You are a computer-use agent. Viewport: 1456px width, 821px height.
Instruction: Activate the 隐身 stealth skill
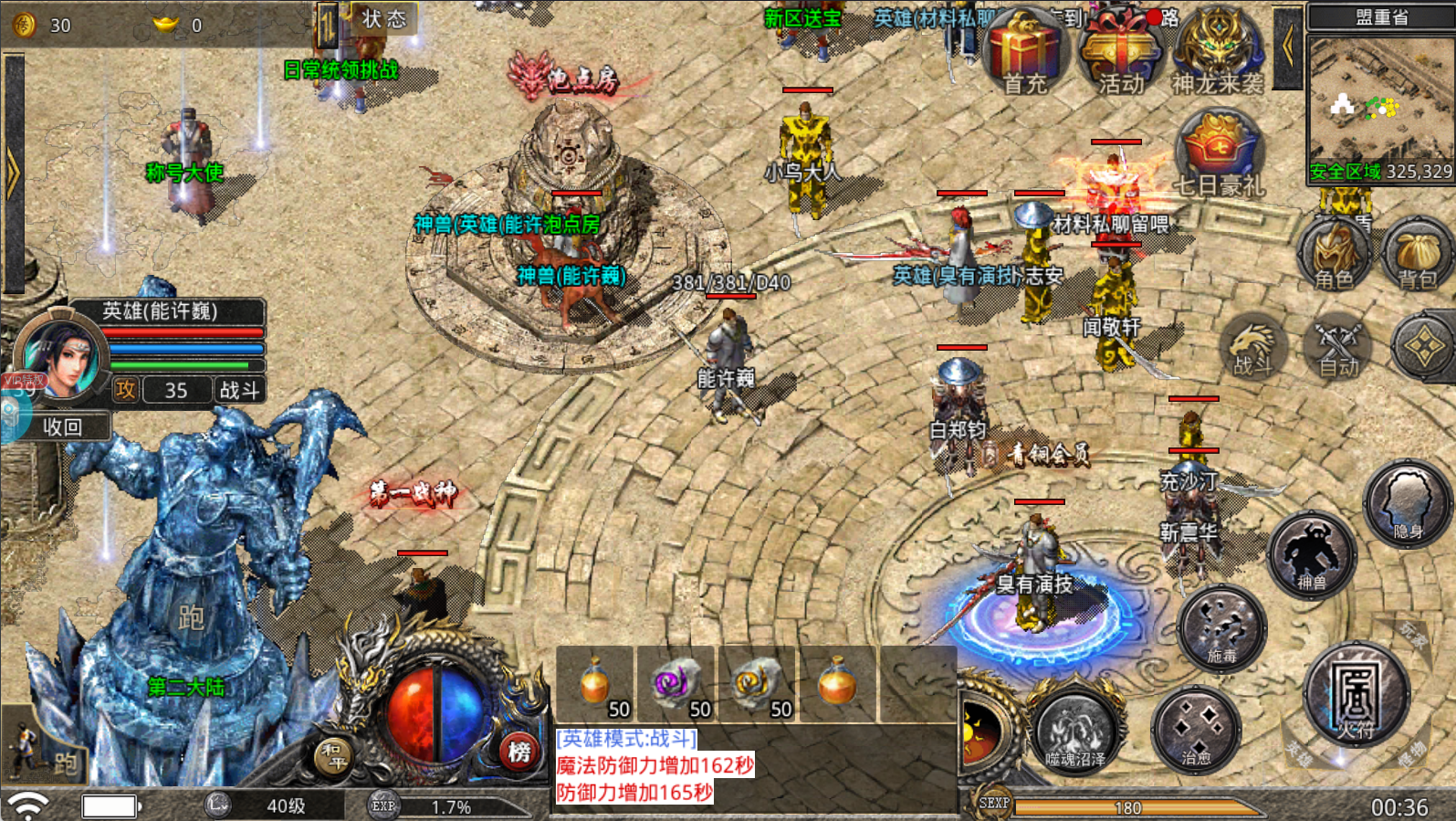click(x=1407, y=505)
